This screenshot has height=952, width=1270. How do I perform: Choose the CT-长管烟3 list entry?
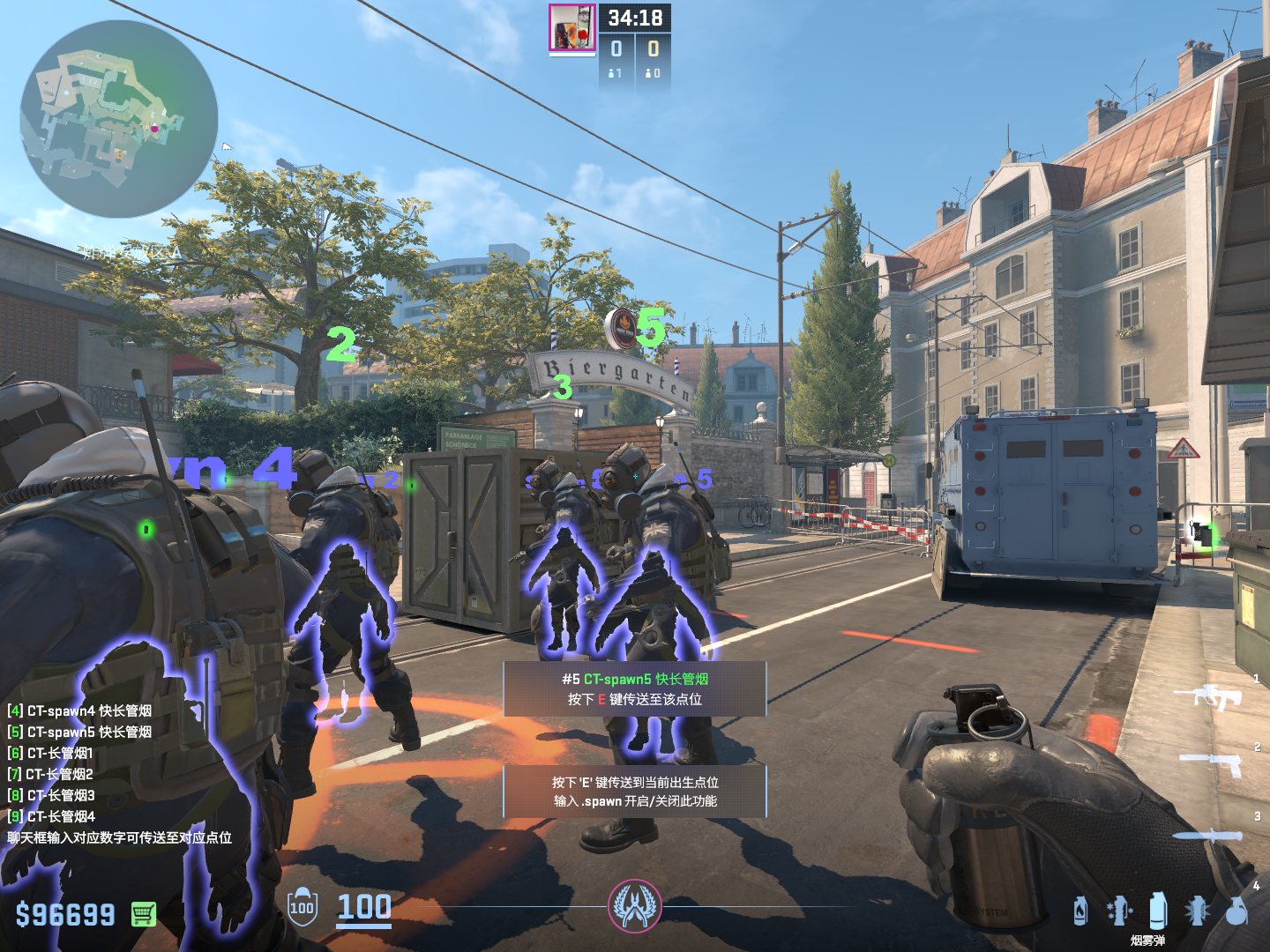pos(51,795)
